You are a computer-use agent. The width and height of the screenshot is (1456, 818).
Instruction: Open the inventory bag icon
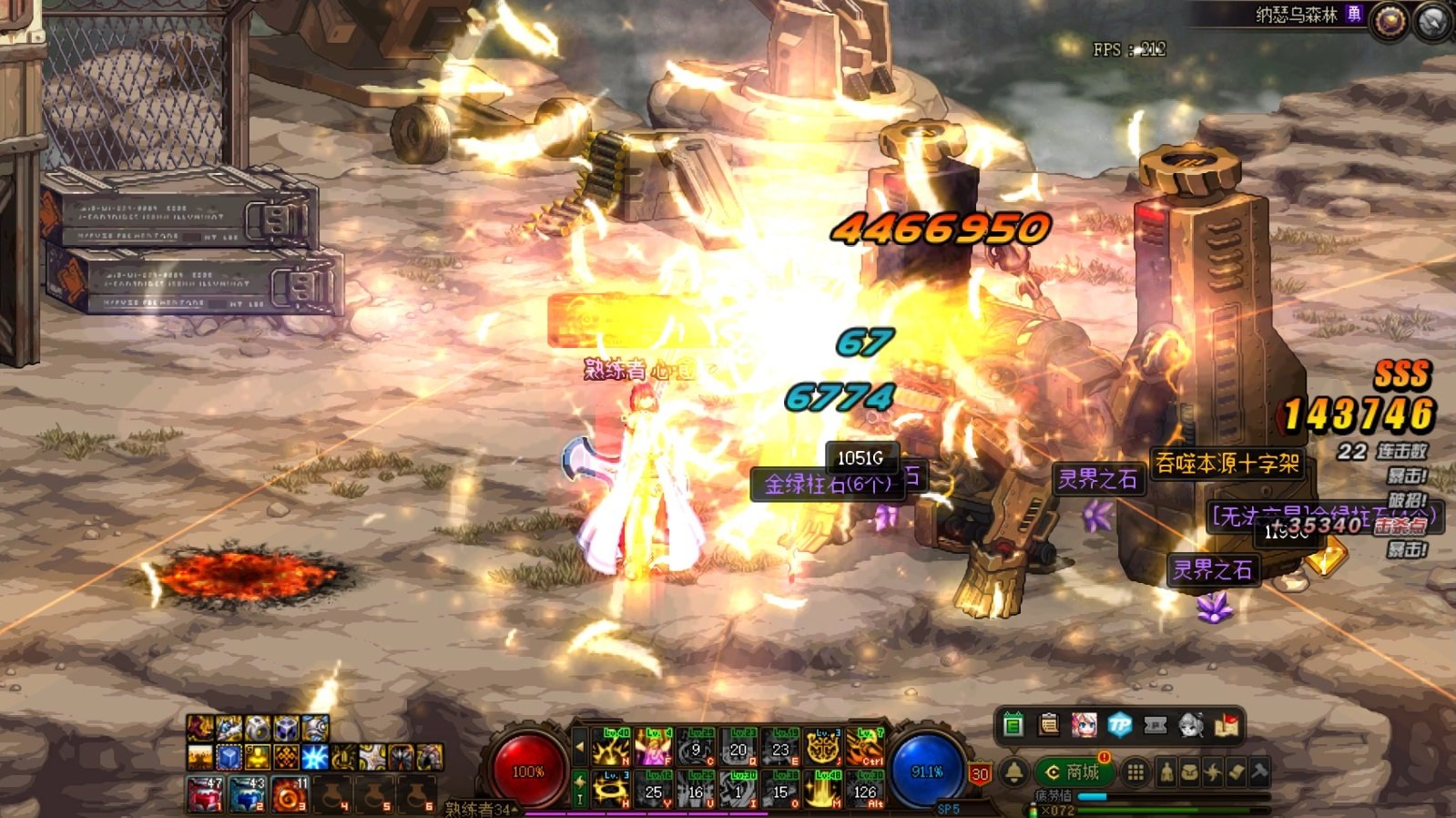point(1190,772)
